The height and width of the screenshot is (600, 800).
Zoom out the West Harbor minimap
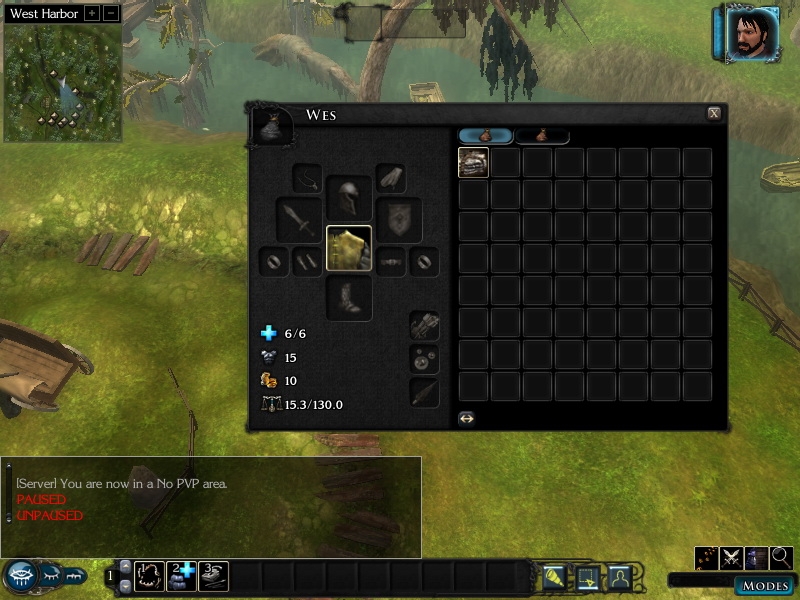point(111,14)
